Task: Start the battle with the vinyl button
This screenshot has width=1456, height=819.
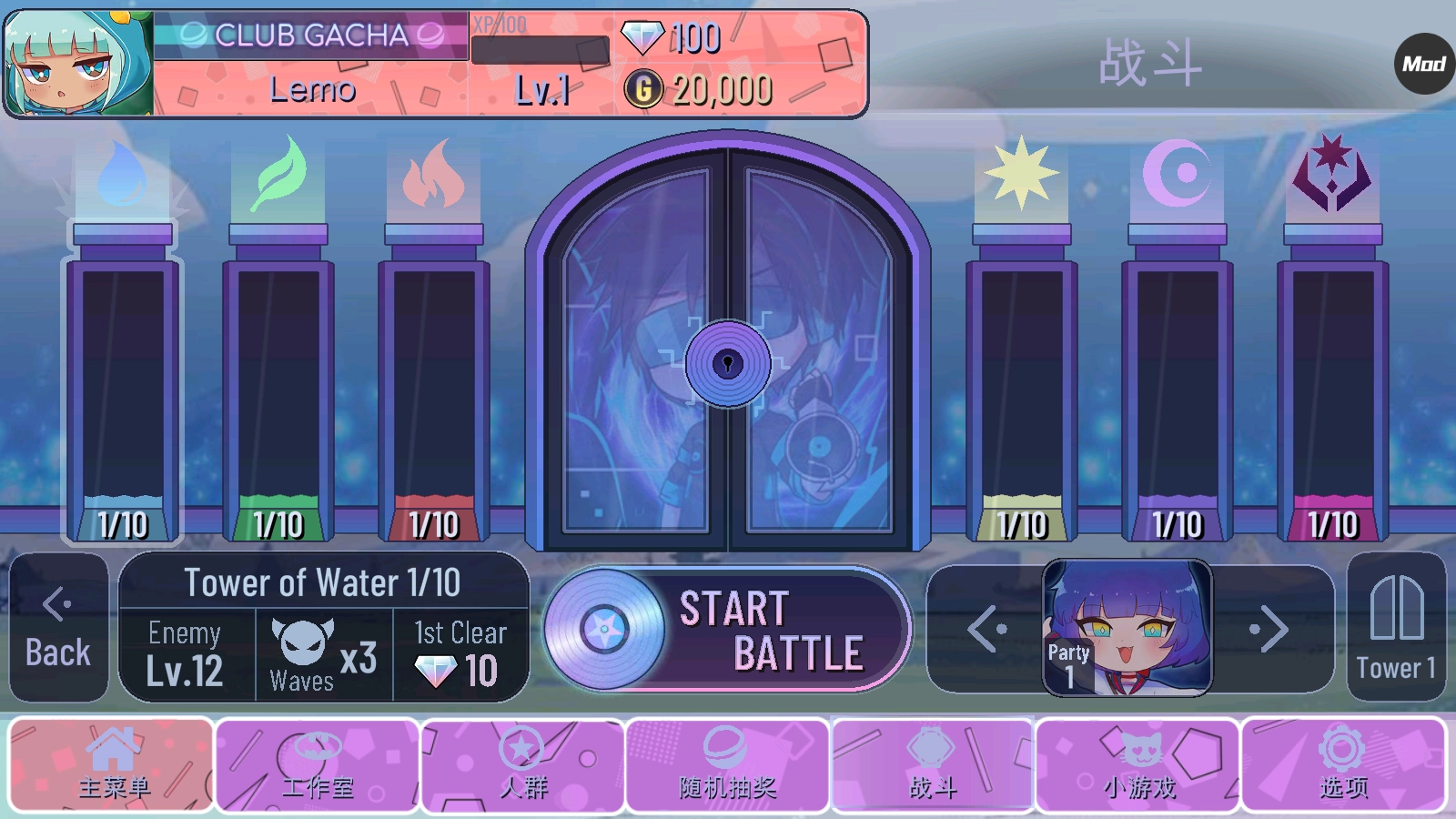Action: click(x=728, y=630)
